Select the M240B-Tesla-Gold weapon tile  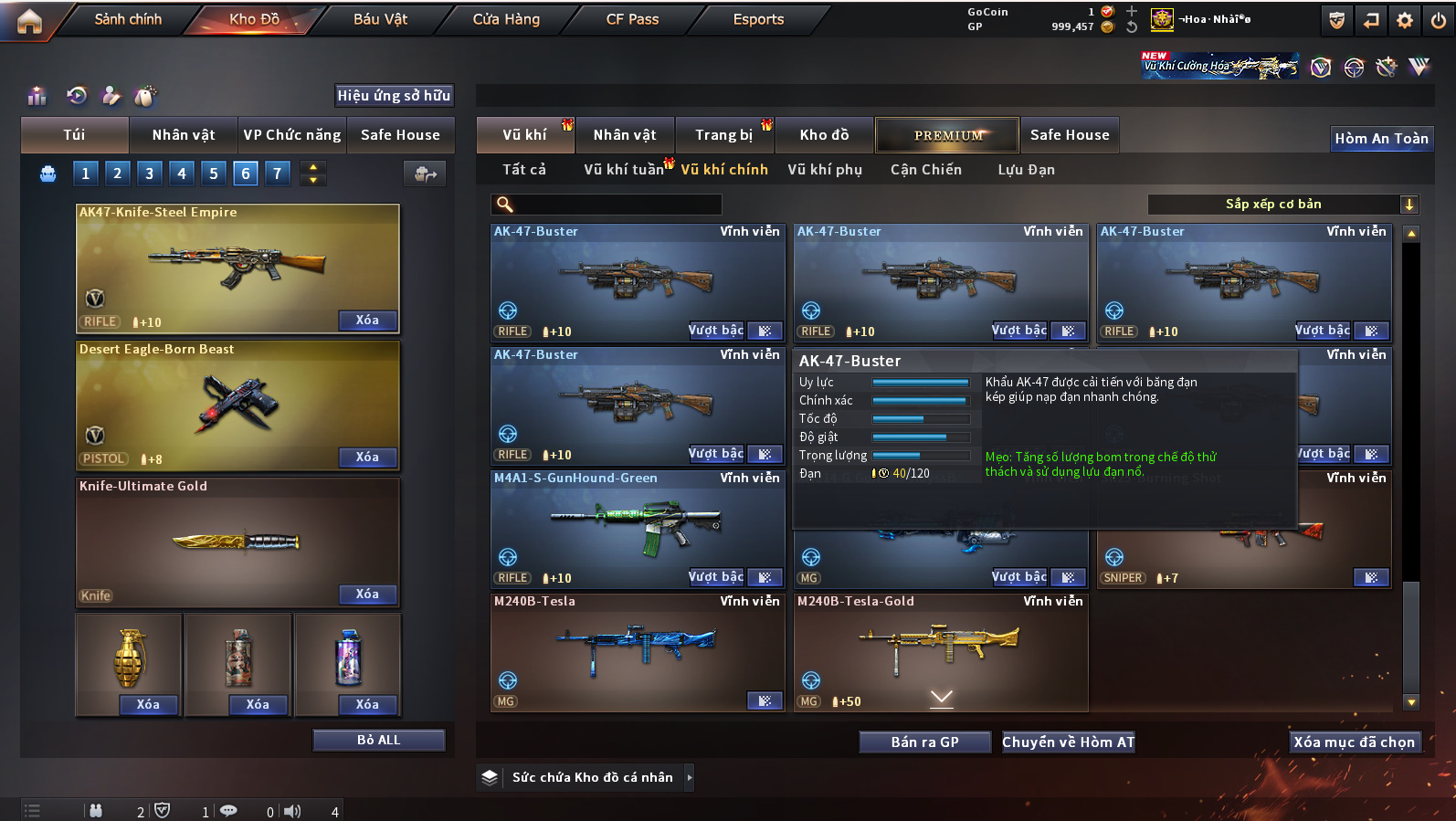pos(940,650)
